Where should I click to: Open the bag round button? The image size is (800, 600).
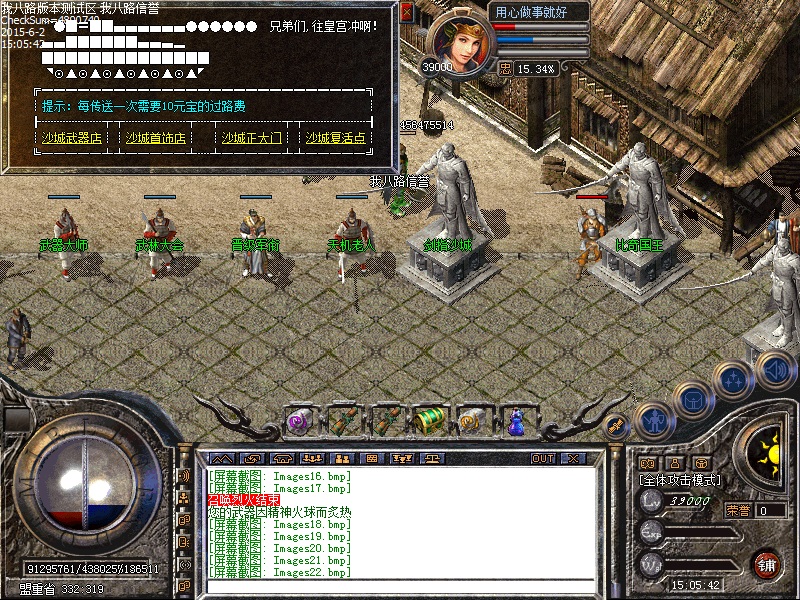pos(693,399)
